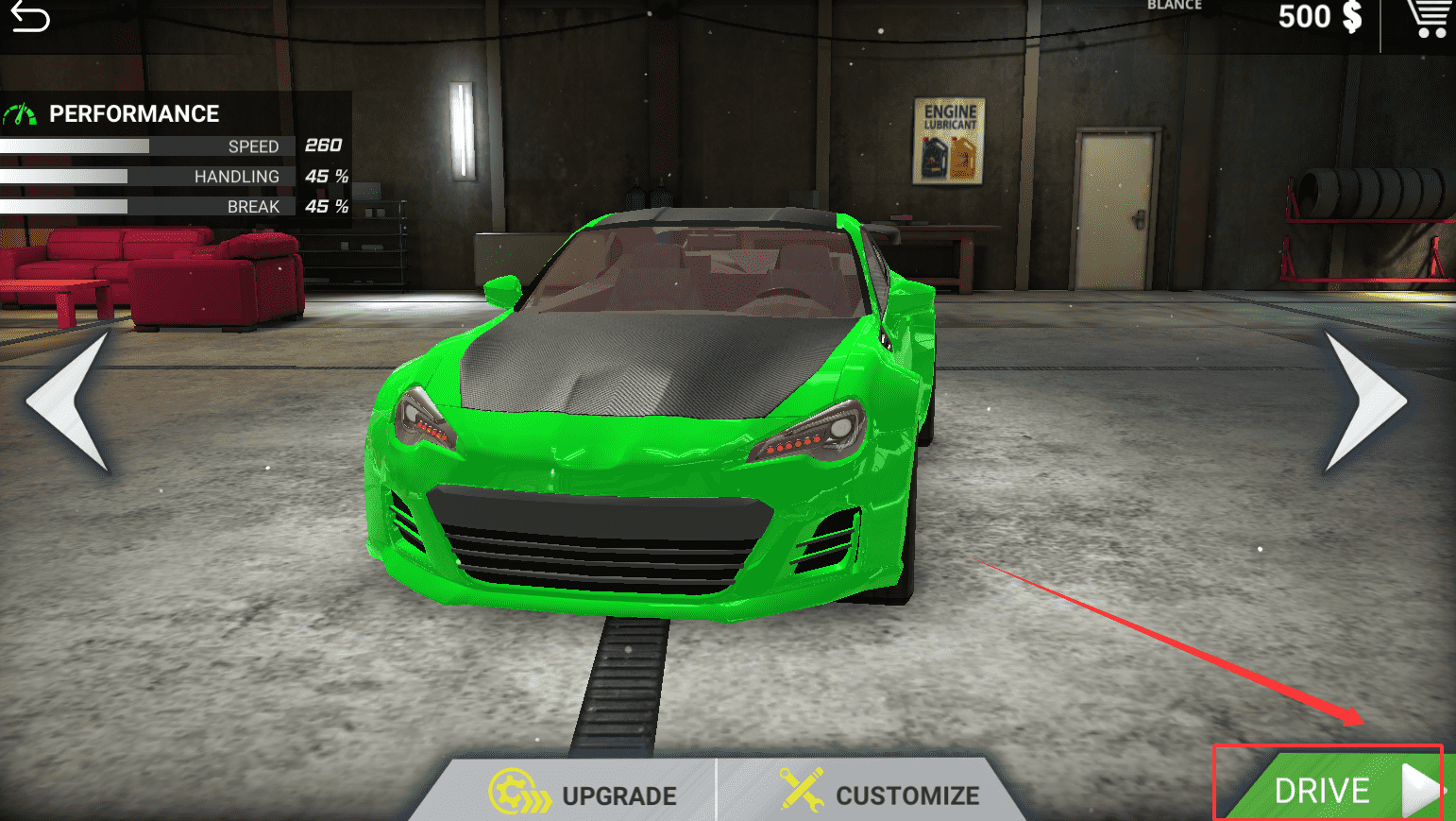The height and width of the screenshot is (821, 1456).
Task: Switch to the previous car
Action: tap(68, 401)
